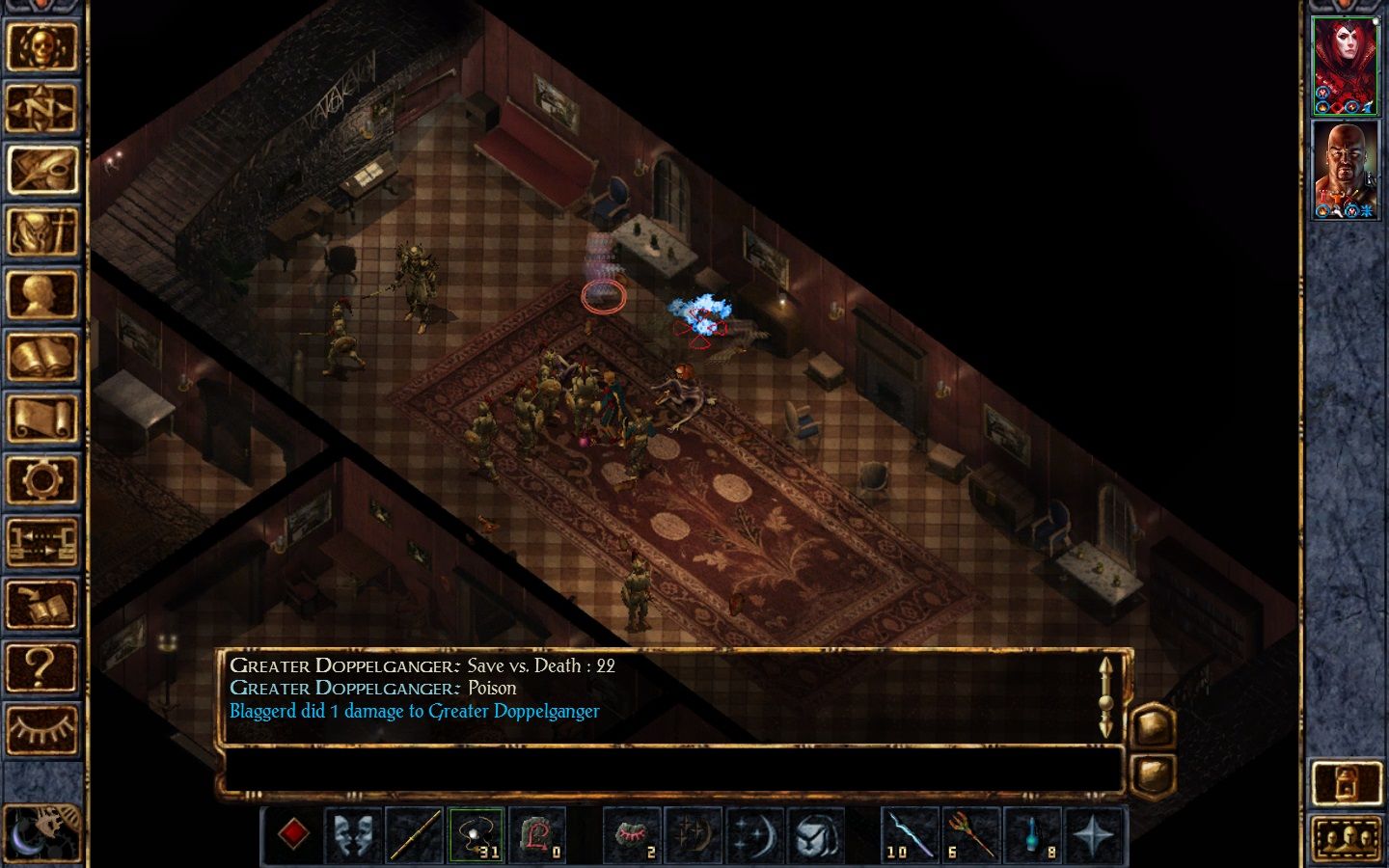This screenshot has width=1389, height=868.
Task: Open special abilities with the star icon
Action: (1094, 834)
